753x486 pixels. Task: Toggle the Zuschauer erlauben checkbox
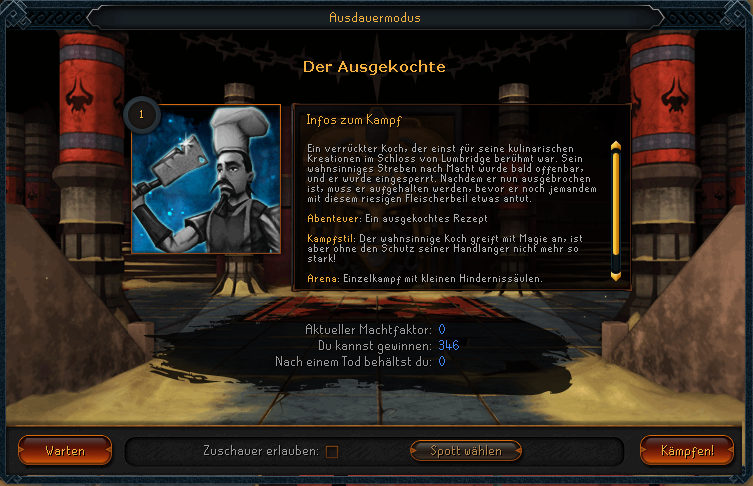(x=332, y=451)
